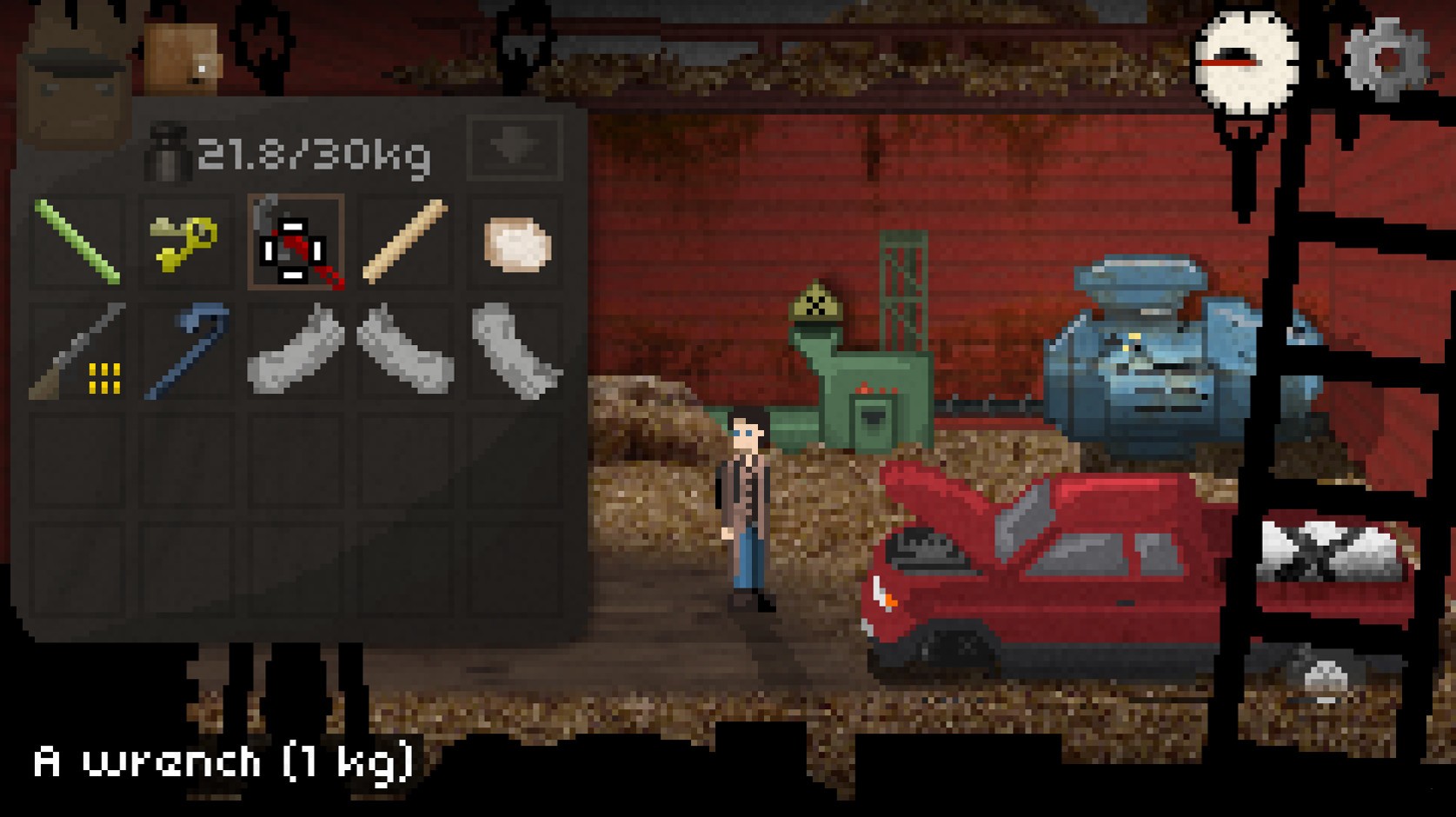This screenshot has height=817, width=1456.
Task: Click an empty inventory slot
Action: [78, 461]
